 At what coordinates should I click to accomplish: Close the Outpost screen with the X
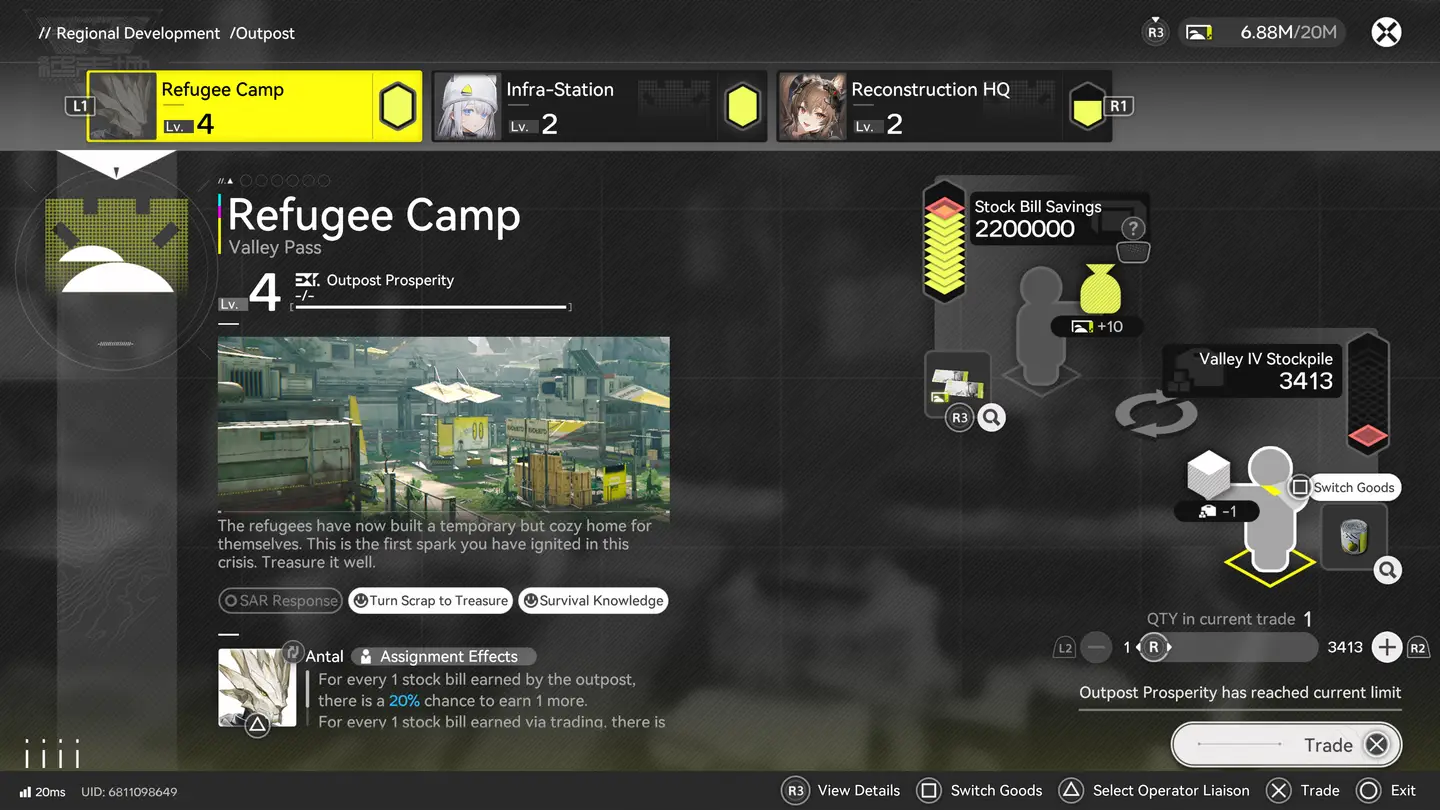1385,33
